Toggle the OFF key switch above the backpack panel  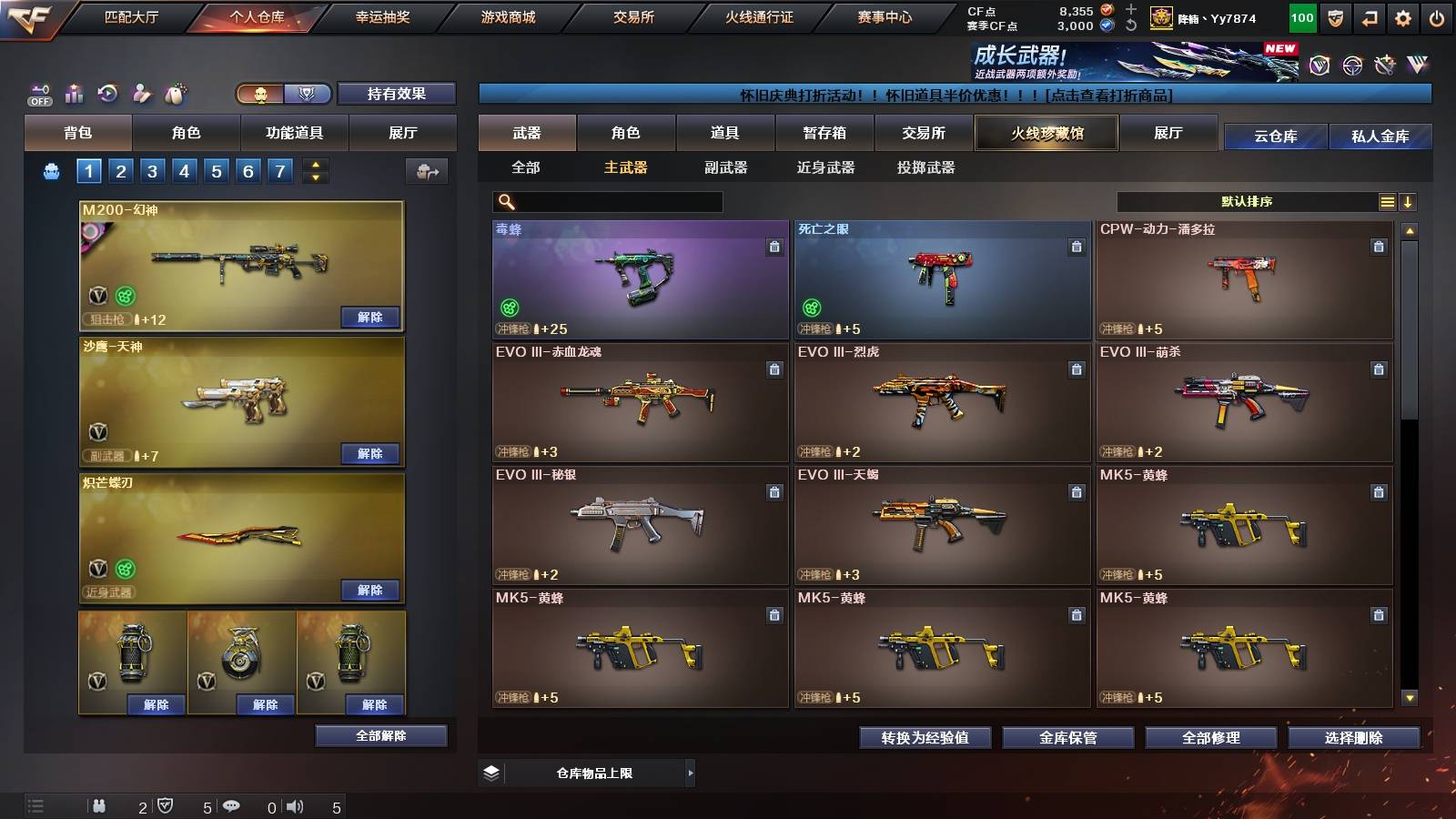click(x=39, y=93)
